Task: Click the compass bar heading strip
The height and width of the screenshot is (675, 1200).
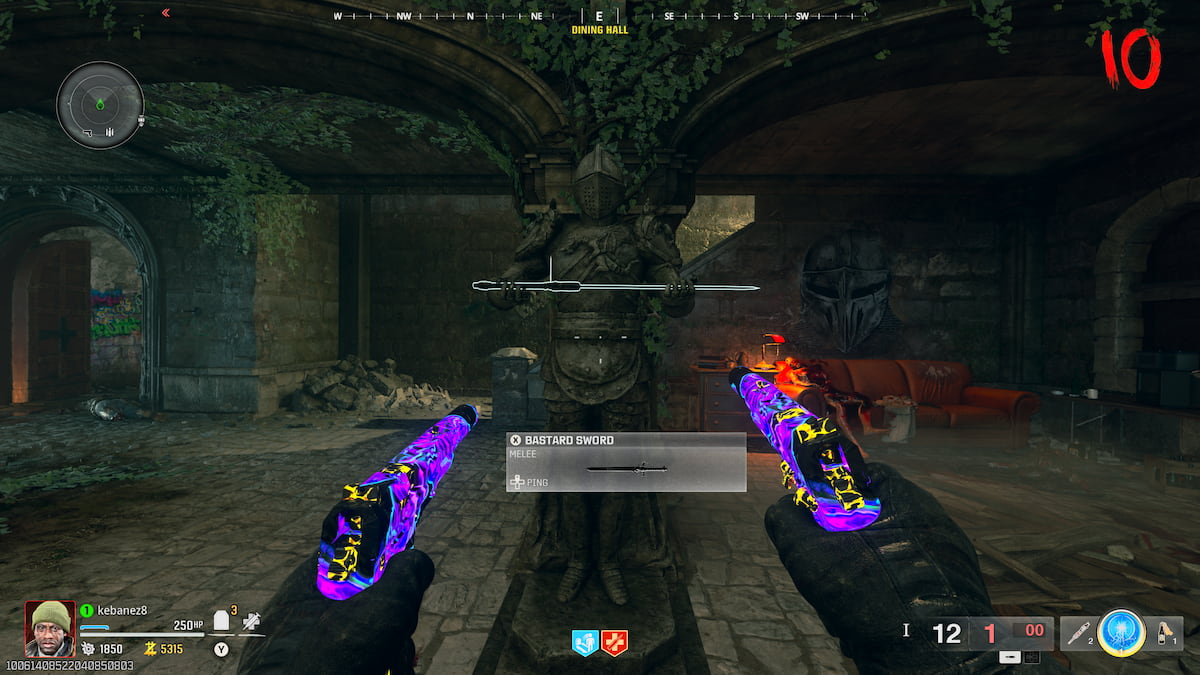Action: 600,16
